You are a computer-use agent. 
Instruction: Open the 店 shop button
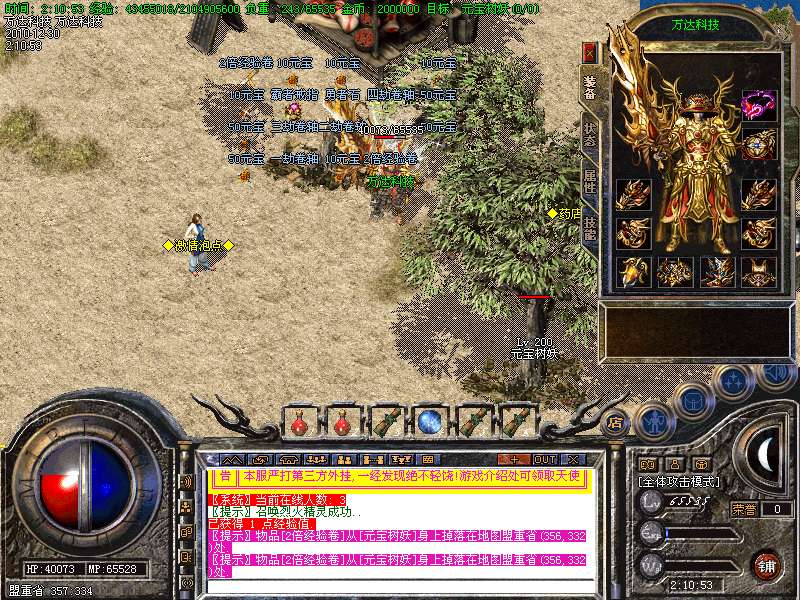click(615, 422)
